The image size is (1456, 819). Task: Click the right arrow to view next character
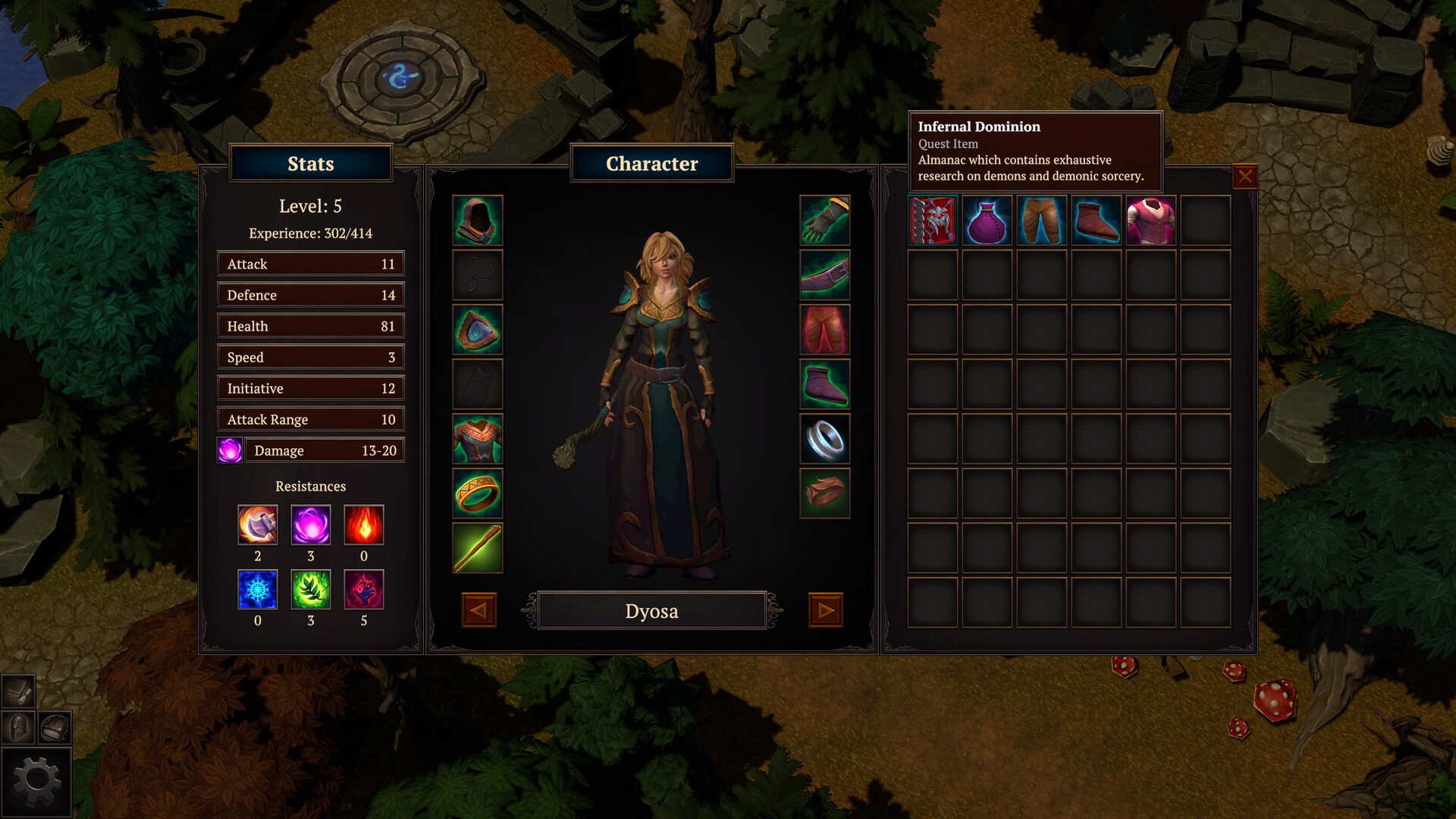(x=826, y=609)
